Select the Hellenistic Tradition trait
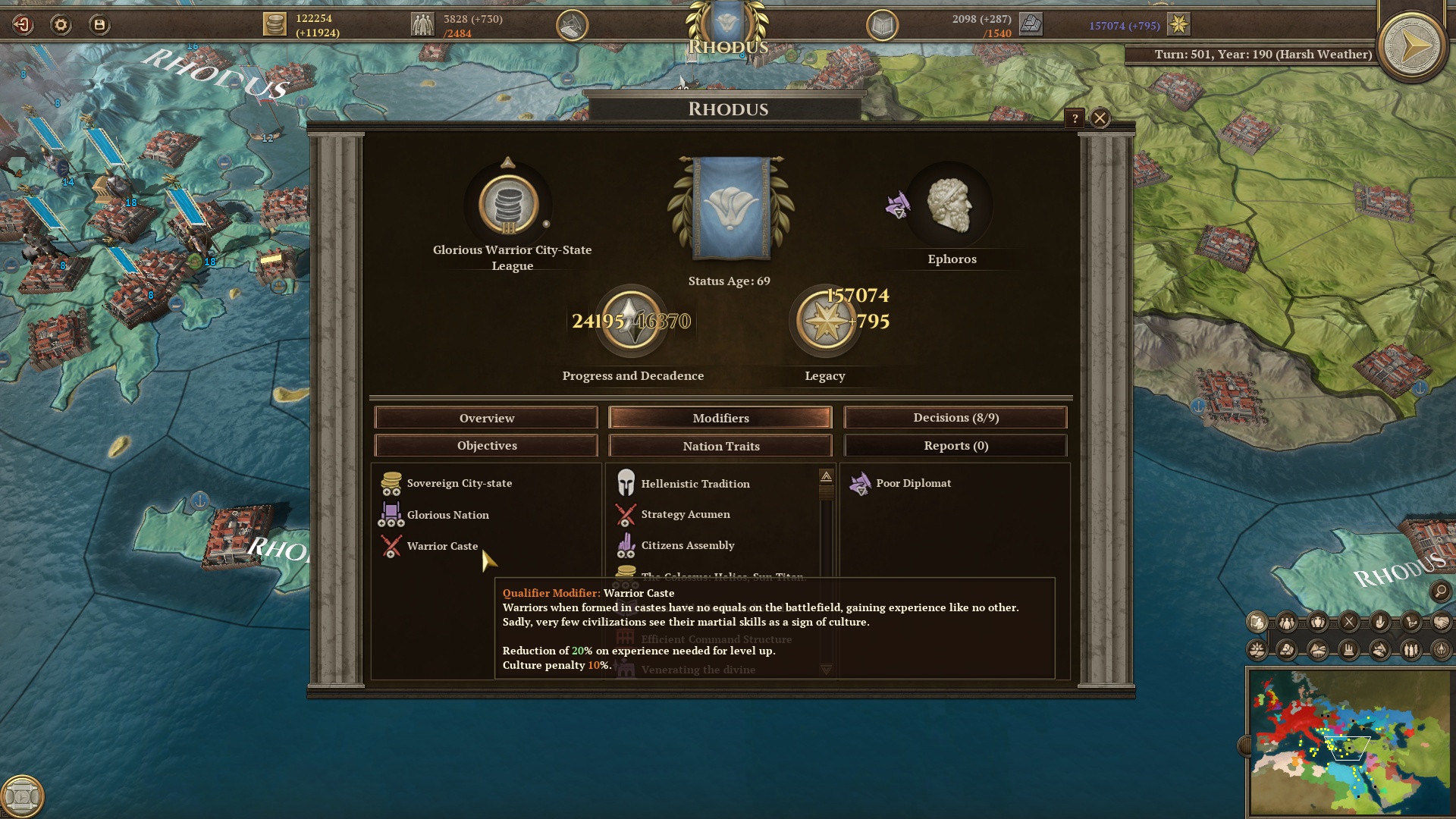Viewport: 1456px width, 819px height. [x=694, y=483]
